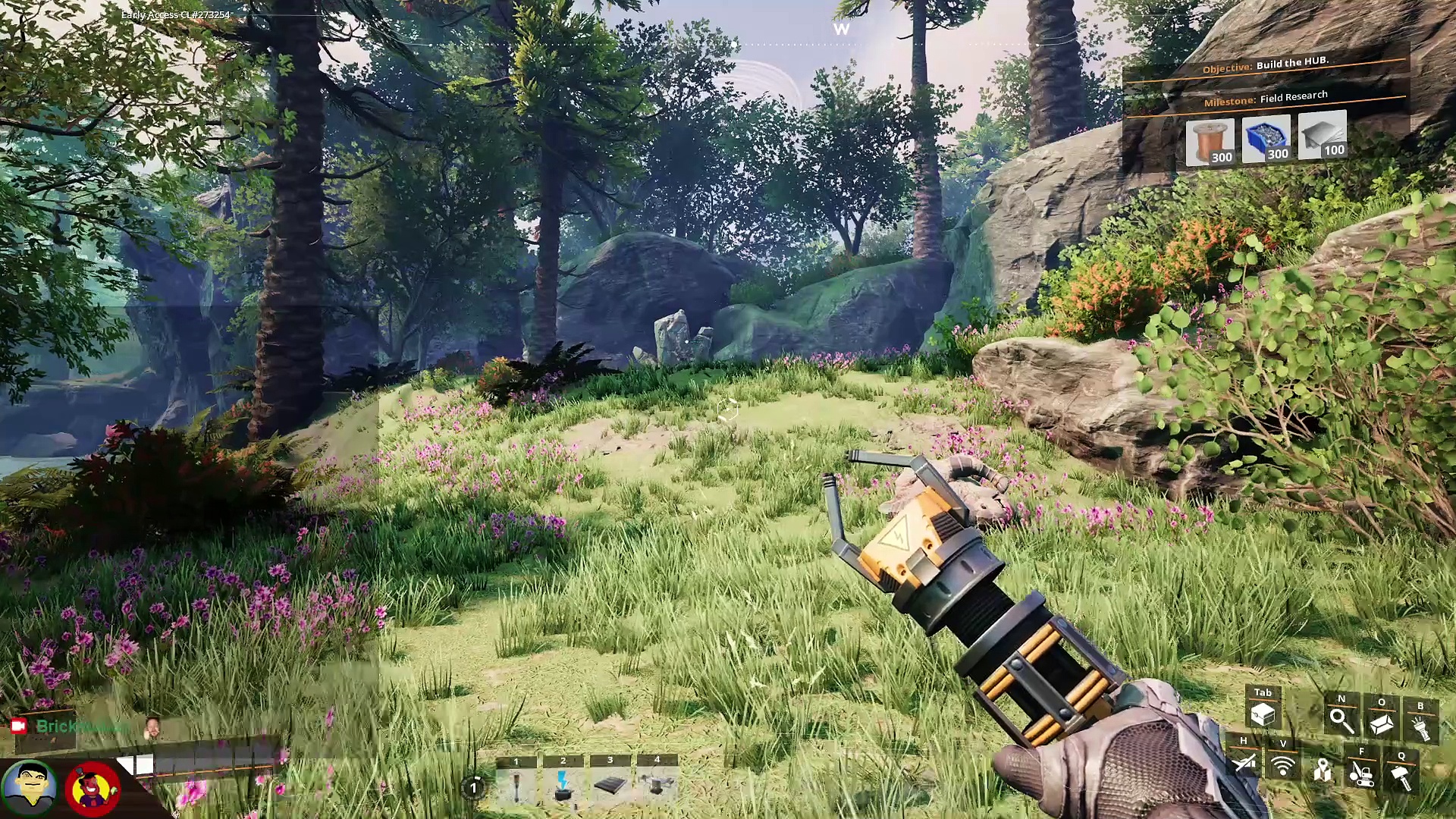Image resolution: width=1456 pixels, height=819 pixels.
Task: Click the crossed-out equipment icon
Action: pos(1244,763)
